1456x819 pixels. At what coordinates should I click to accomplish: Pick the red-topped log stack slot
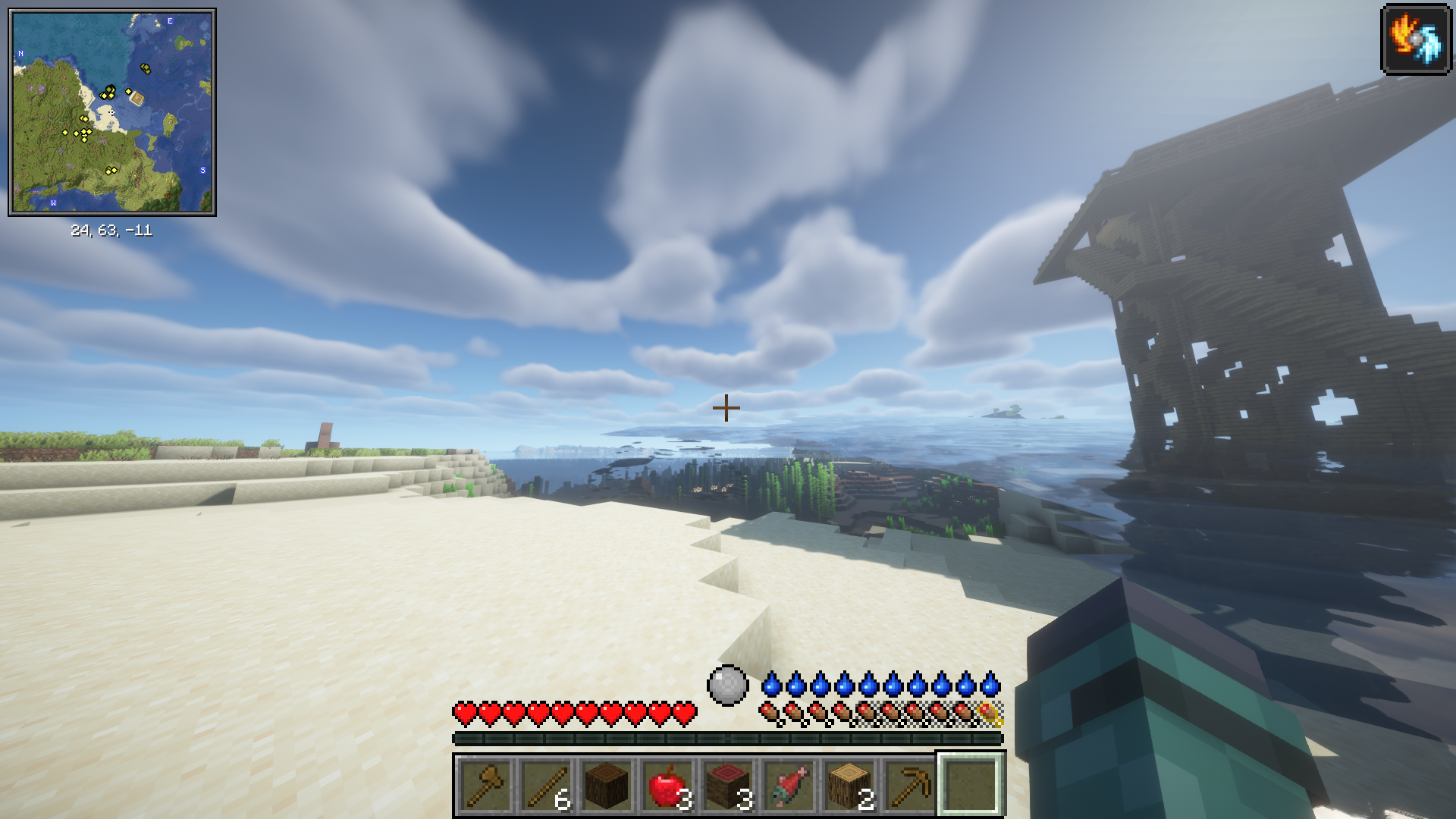728,785
